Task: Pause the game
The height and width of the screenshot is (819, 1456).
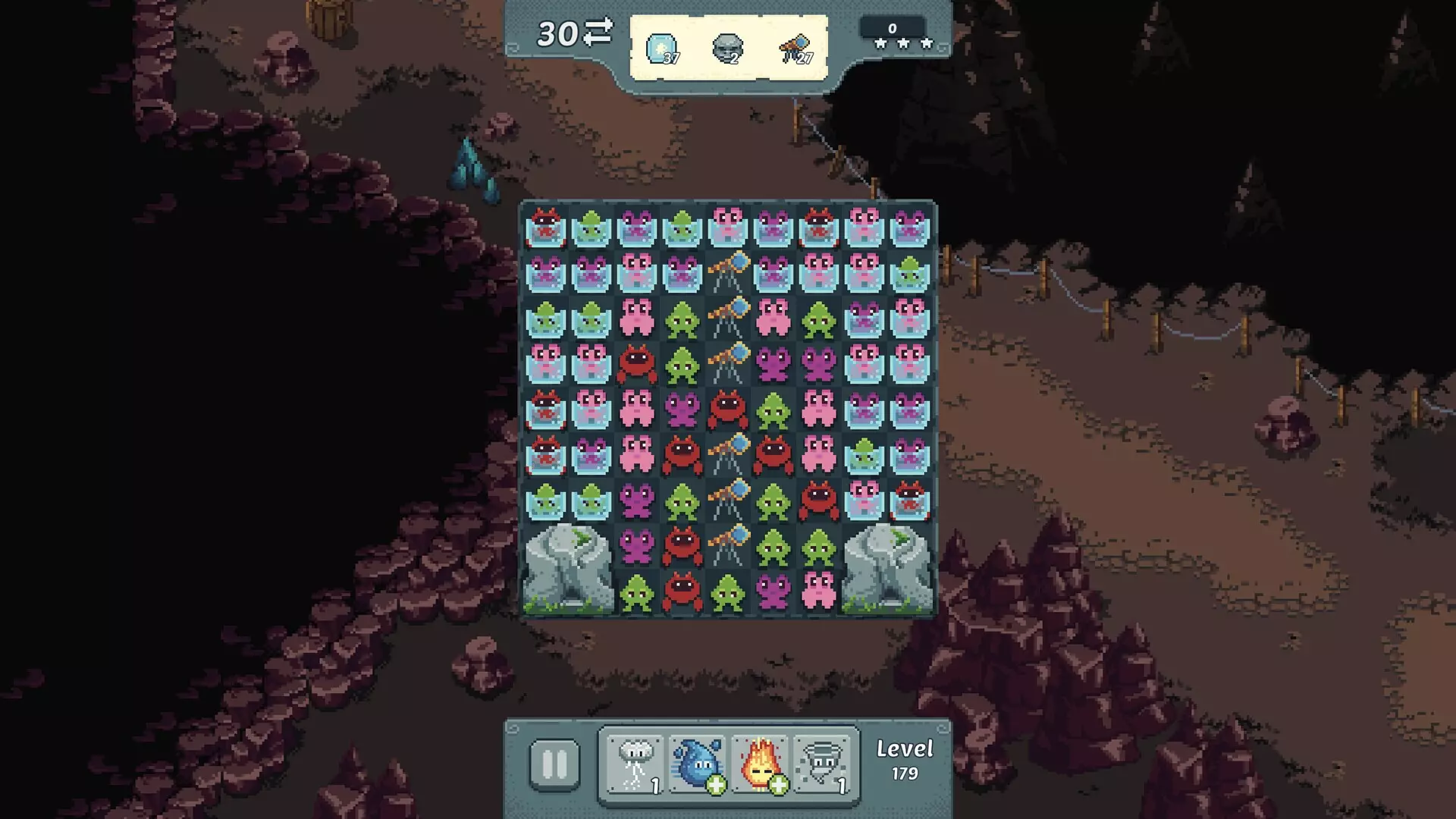Action: coord(554,764)
